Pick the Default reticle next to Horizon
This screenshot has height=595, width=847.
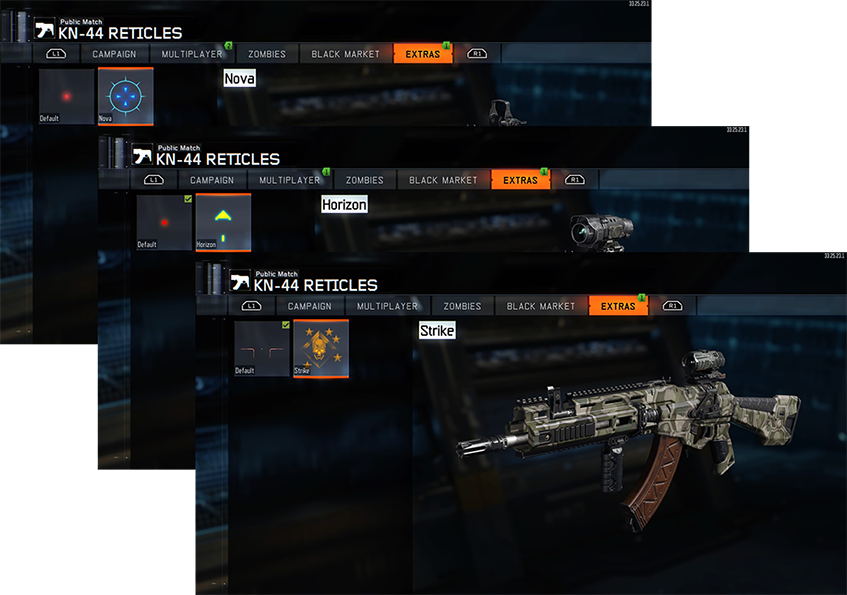point(164,222)
